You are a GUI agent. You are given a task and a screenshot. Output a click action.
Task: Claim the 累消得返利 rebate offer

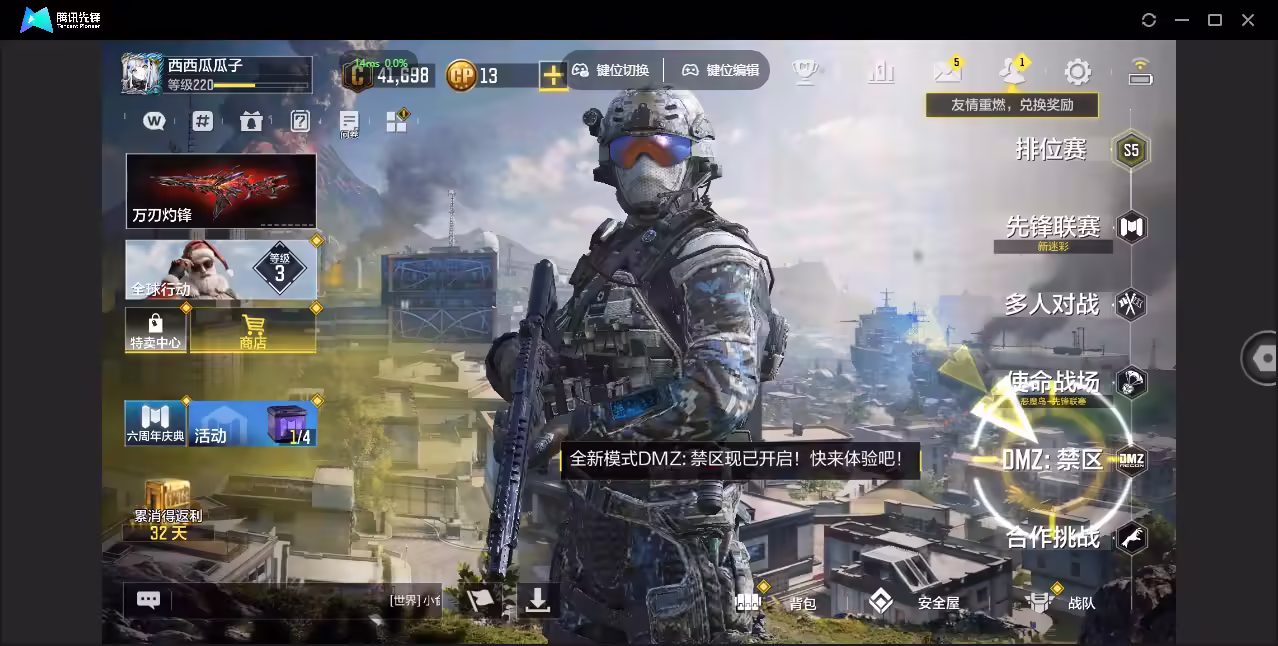[168, 511]
